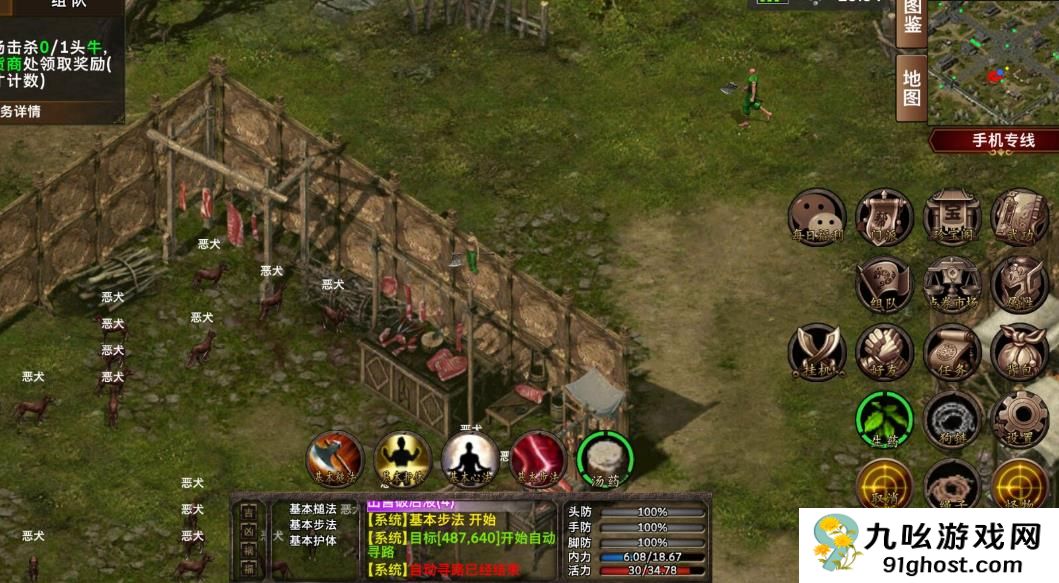Open 每日福利 daily rewards

(816, 216)
